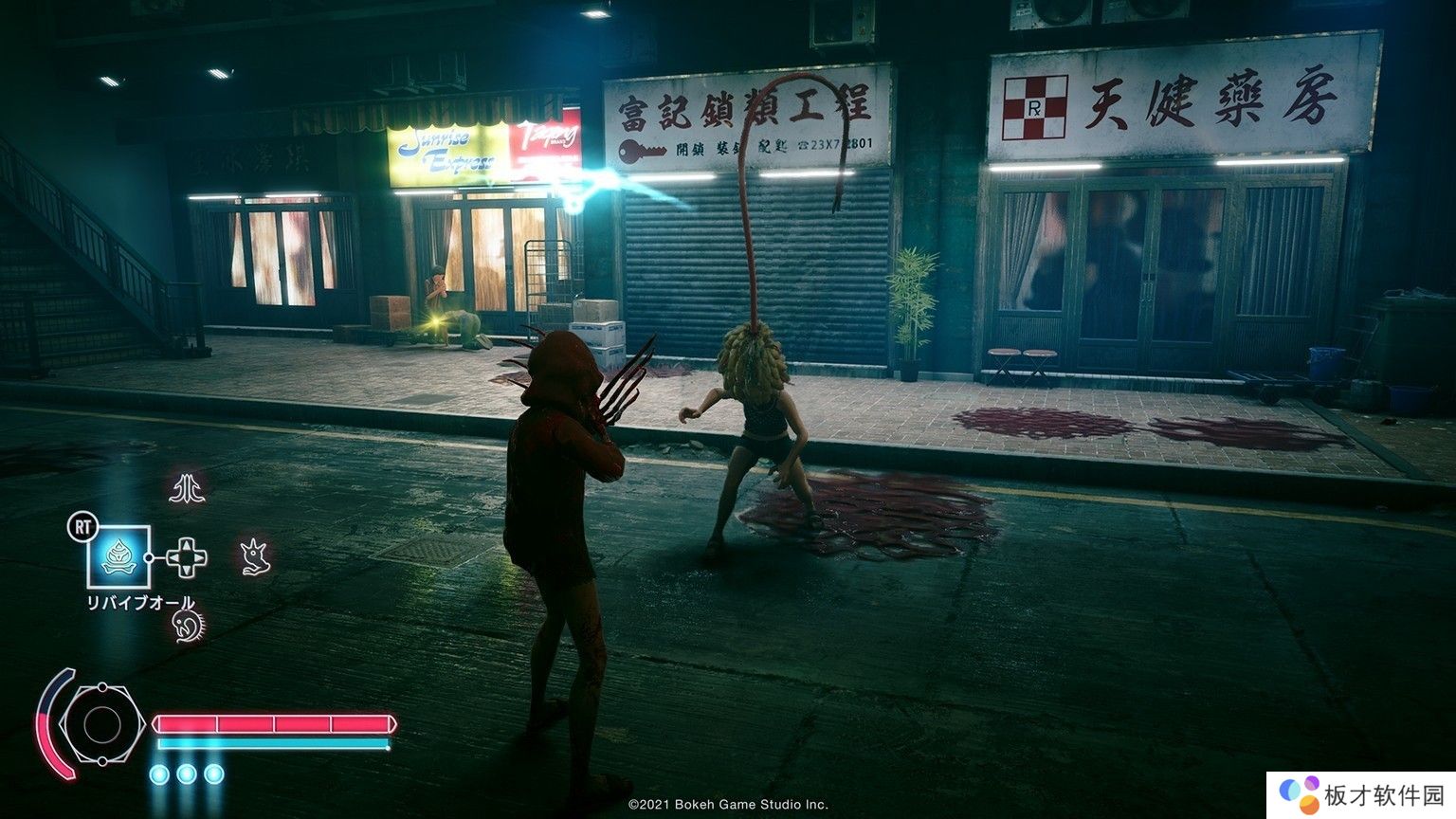The image size is (1456, 819).
Task: Activate the spiky horned creature ability icon
Action: click(254, 556)
